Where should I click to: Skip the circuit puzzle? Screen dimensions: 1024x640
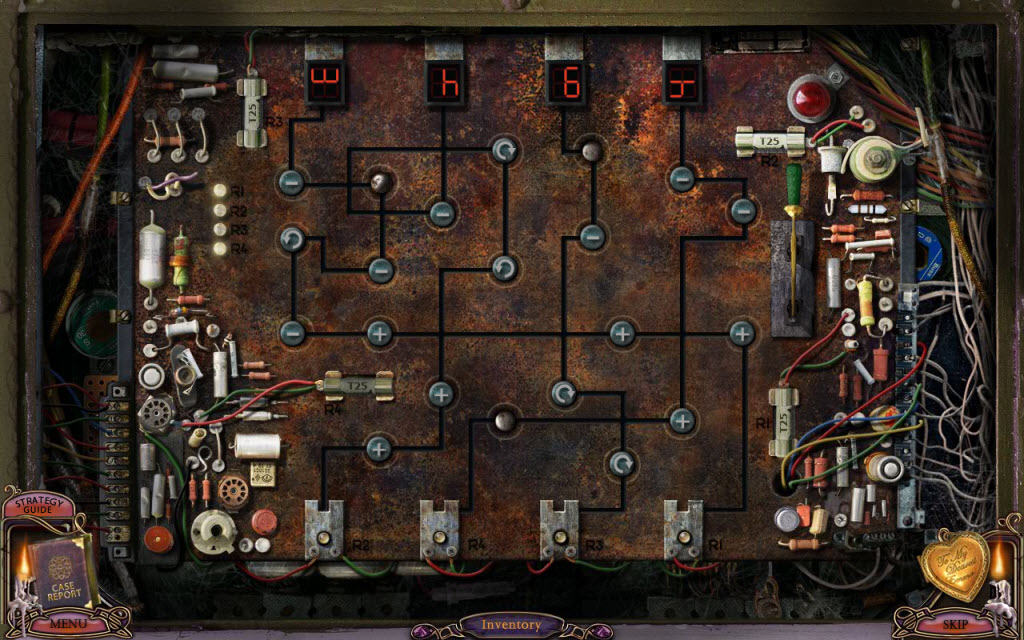954,624
